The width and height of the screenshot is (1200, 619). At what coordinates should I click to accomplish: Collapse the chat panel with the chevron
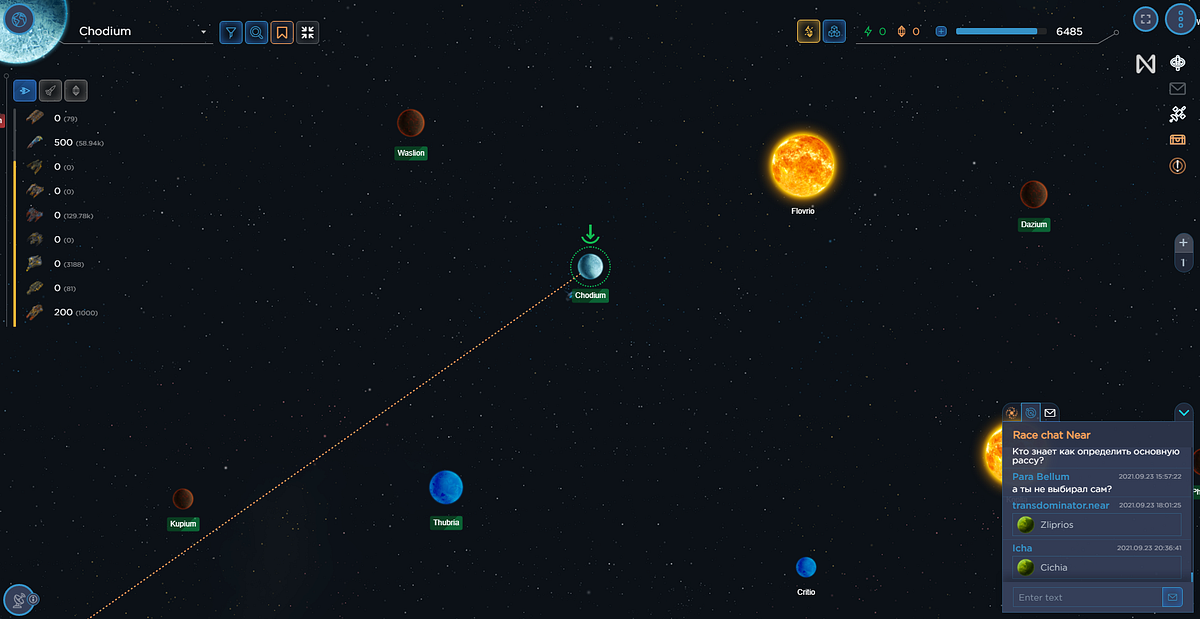click(1184, 412)
